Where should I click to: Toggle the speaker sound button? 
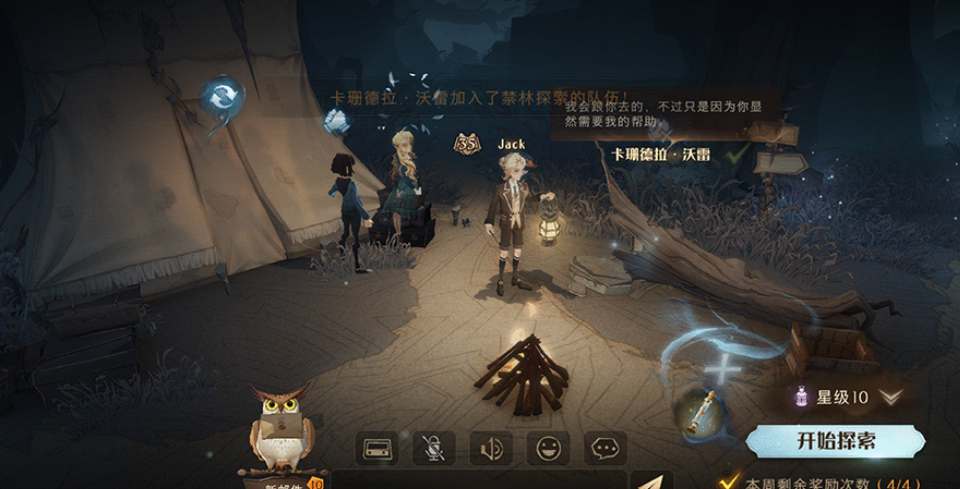point(491,448)
